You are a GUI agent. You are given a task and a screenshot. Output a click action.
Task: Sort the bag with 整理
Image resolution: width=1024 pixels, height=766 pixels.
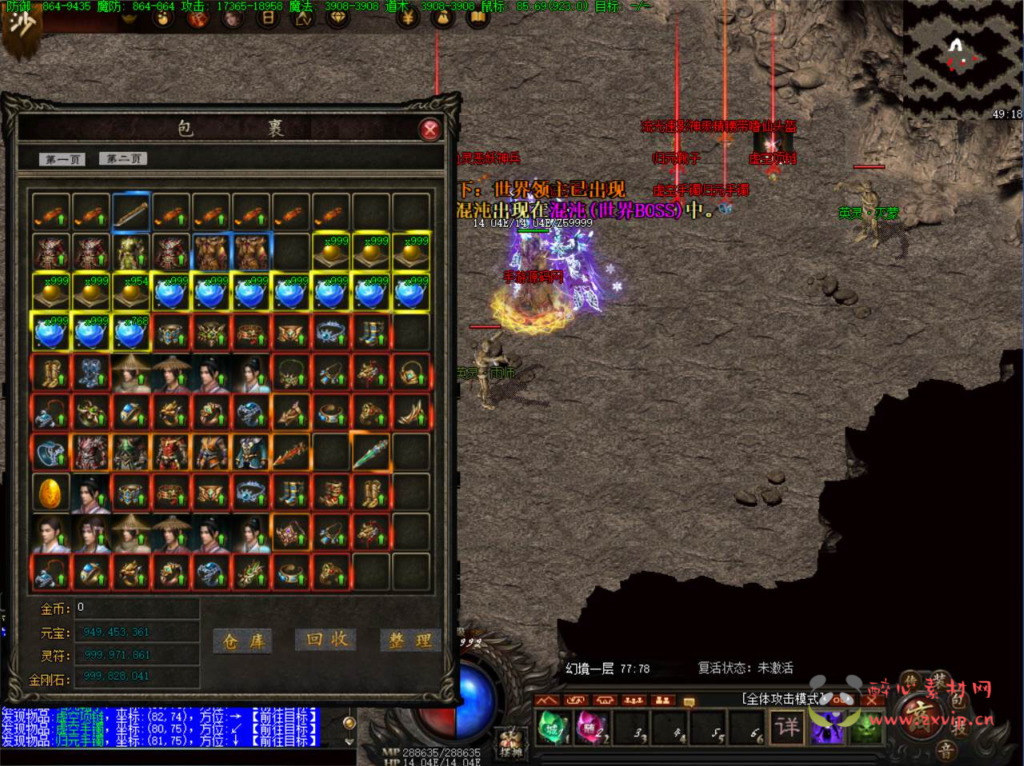(x=410, y=641)
